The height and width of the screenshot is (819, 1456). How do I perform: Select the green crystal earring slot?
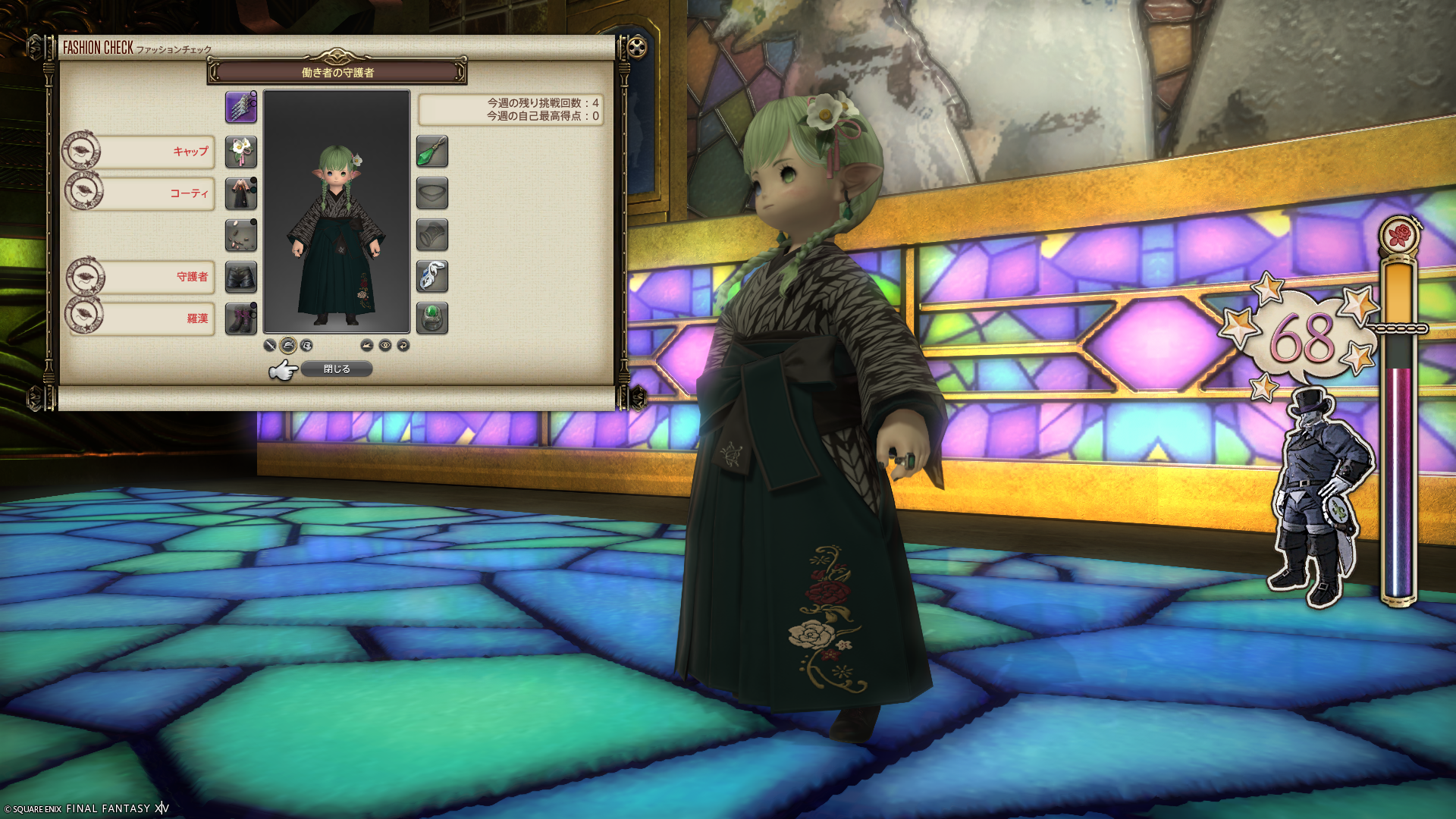(x=432, y=152)
